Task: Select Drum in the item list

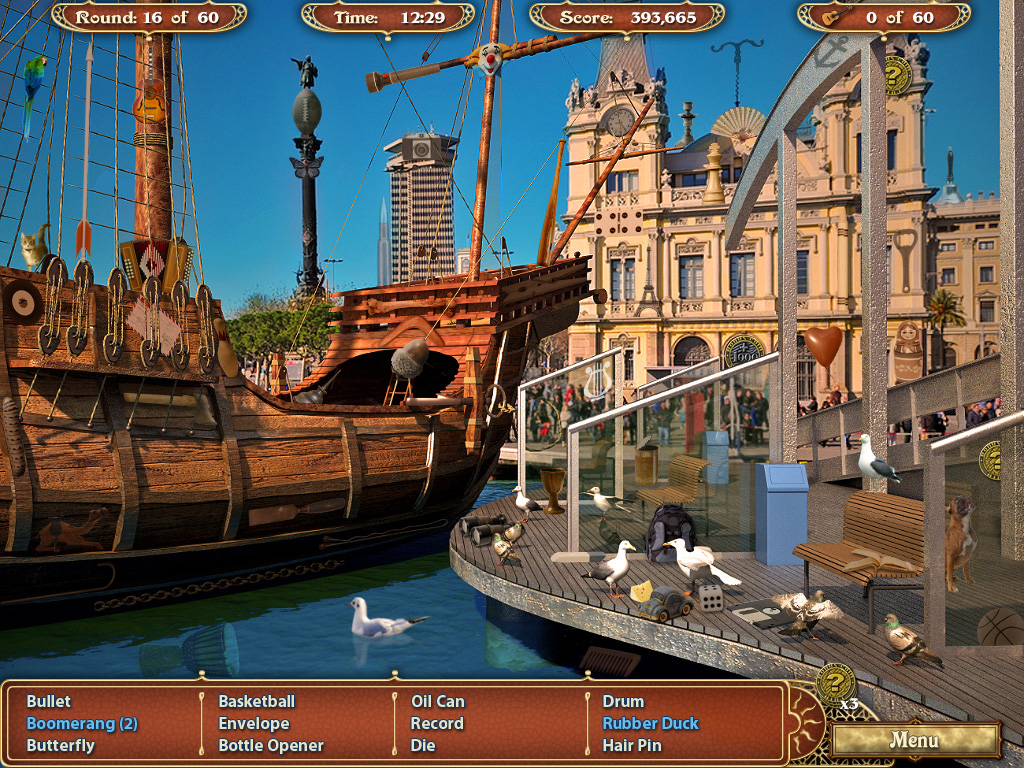Action: 623,701
